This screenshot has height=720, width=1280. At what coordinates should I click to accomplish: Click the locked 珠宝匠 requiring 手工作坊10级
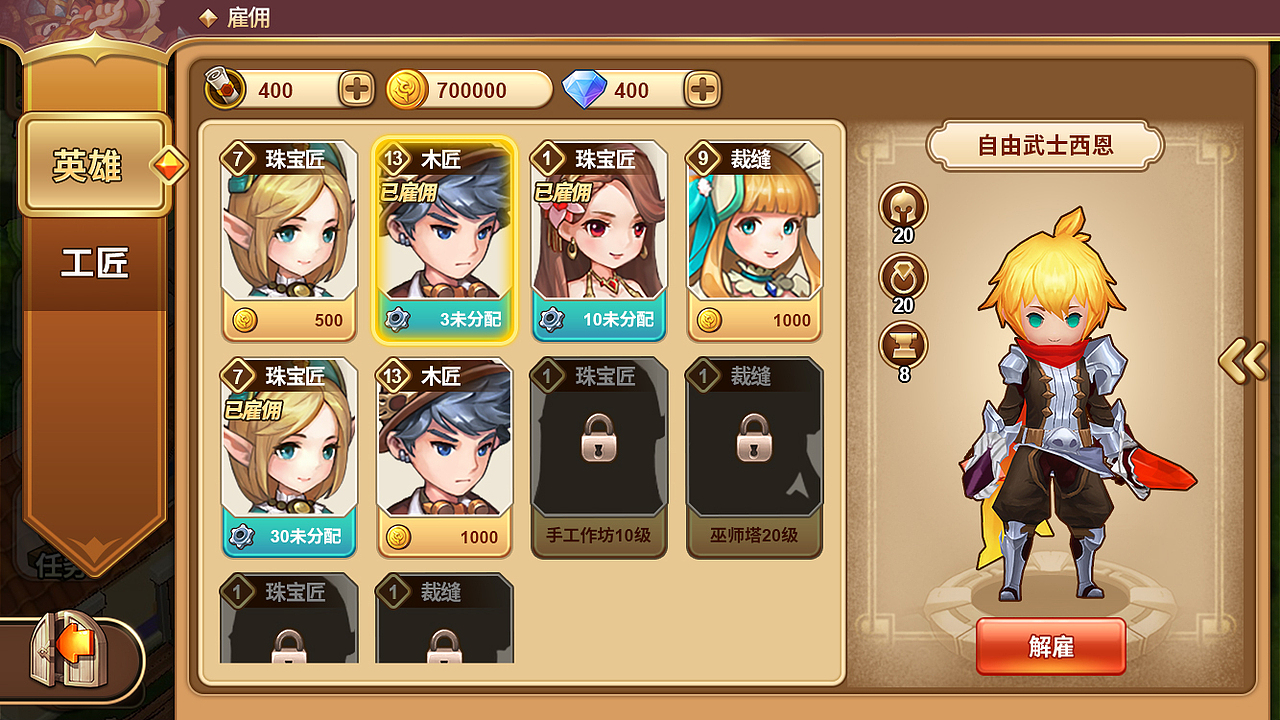(x=599, y=450)
